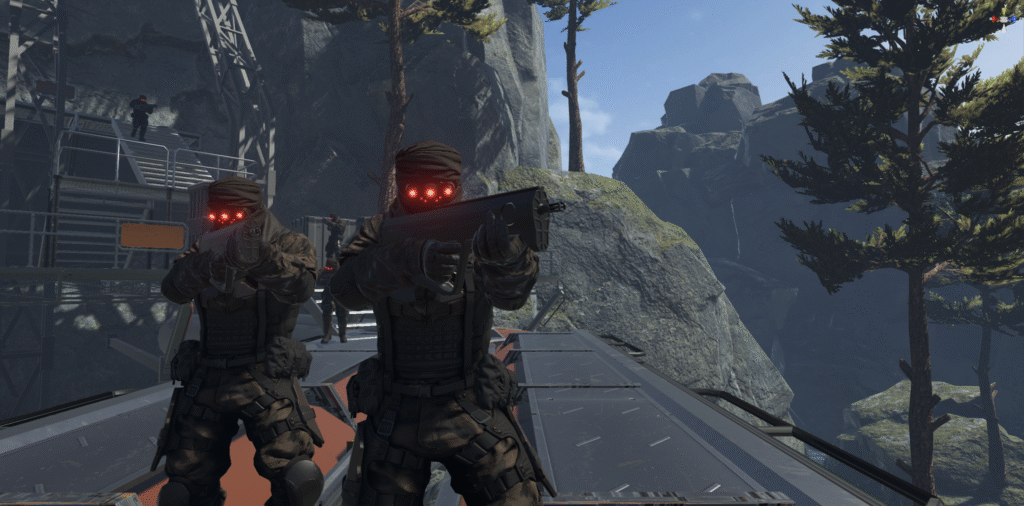
Task: Click the red X-axis cone on the orientation gizmo
Action: pyautogui.click(x=996, y=19)
